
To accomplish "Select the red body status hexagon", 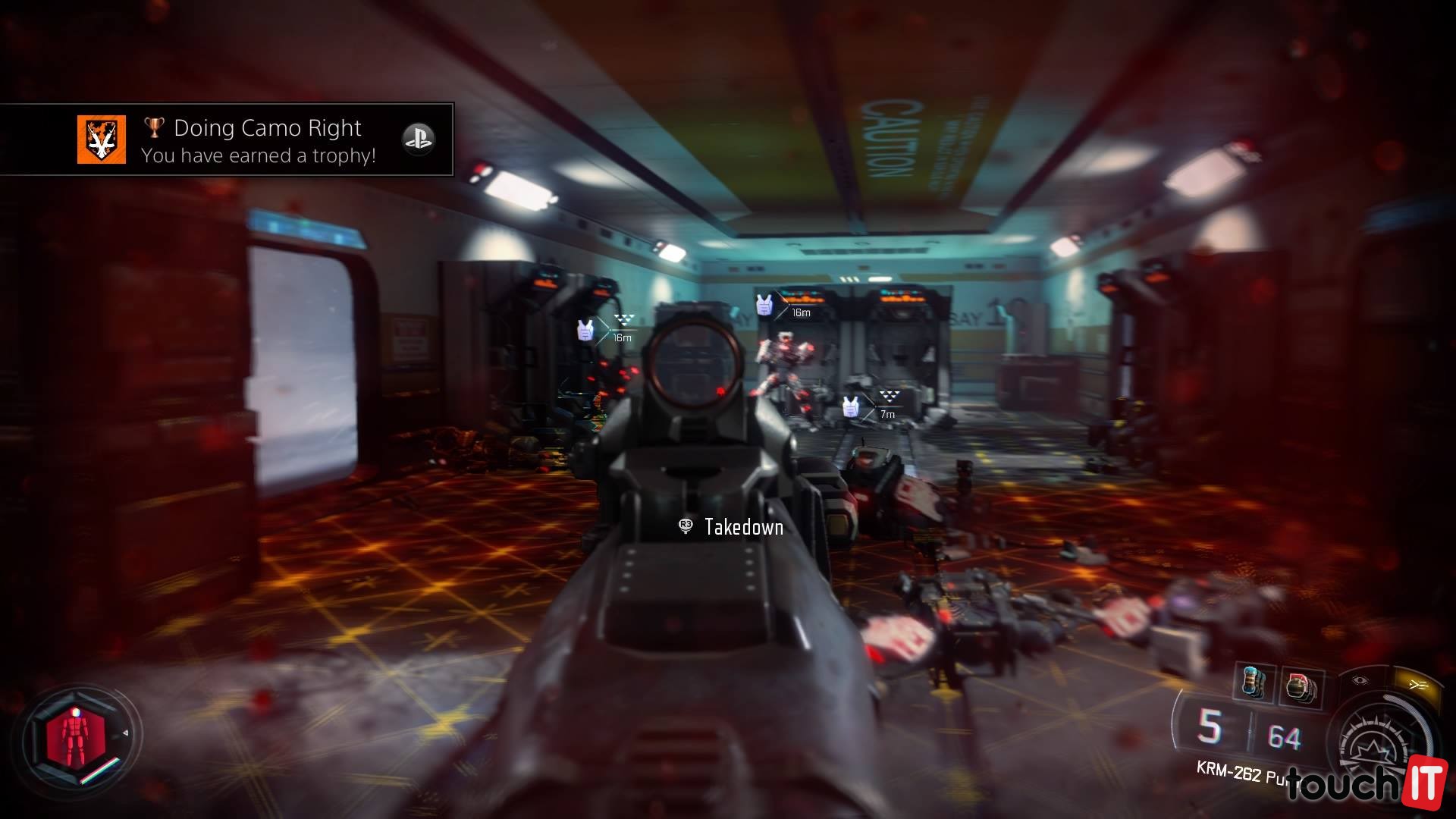I will (x=74, y=737).
